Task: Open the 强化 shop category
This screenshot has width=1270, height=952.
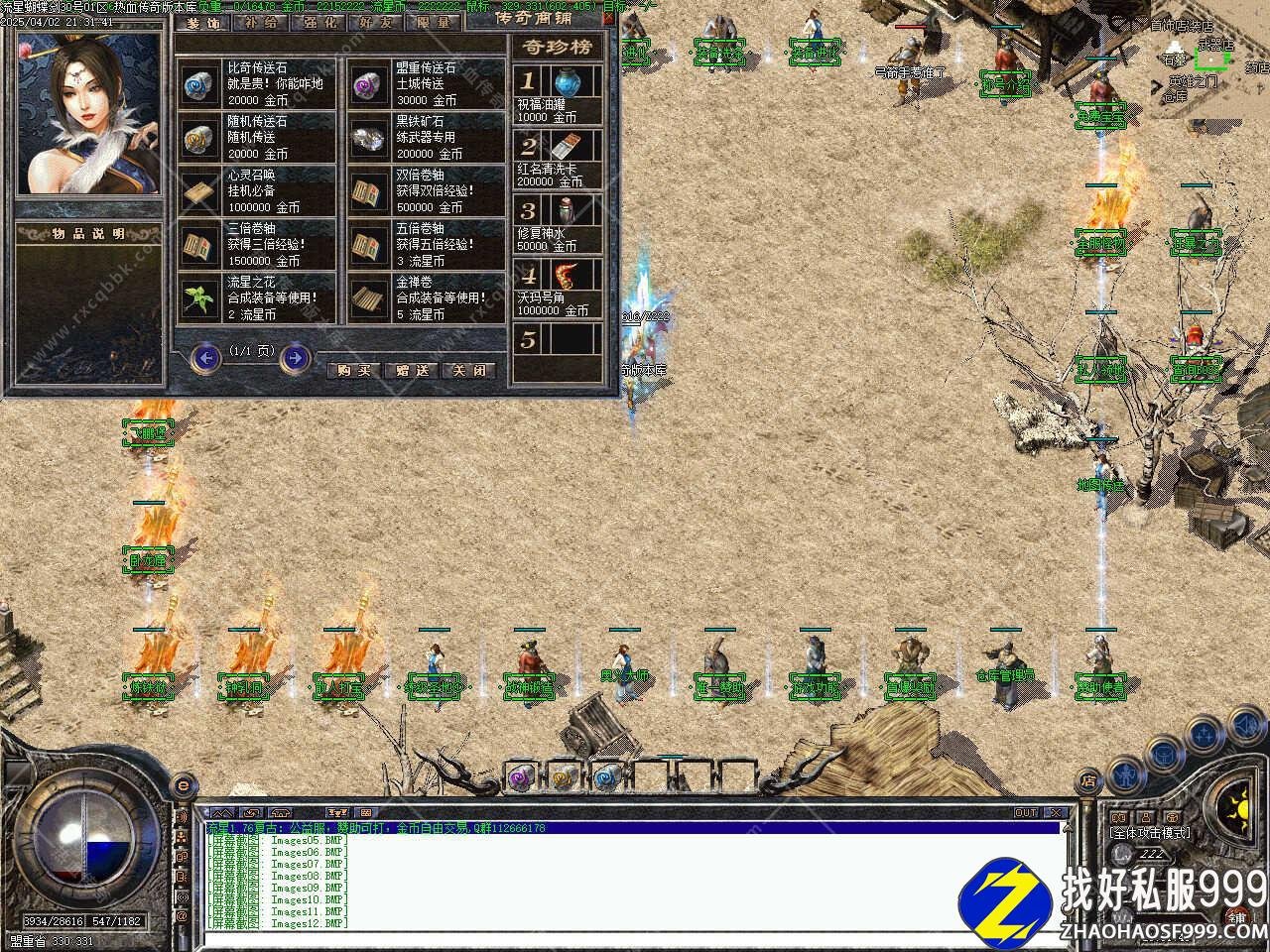Action: pos(318,22)
